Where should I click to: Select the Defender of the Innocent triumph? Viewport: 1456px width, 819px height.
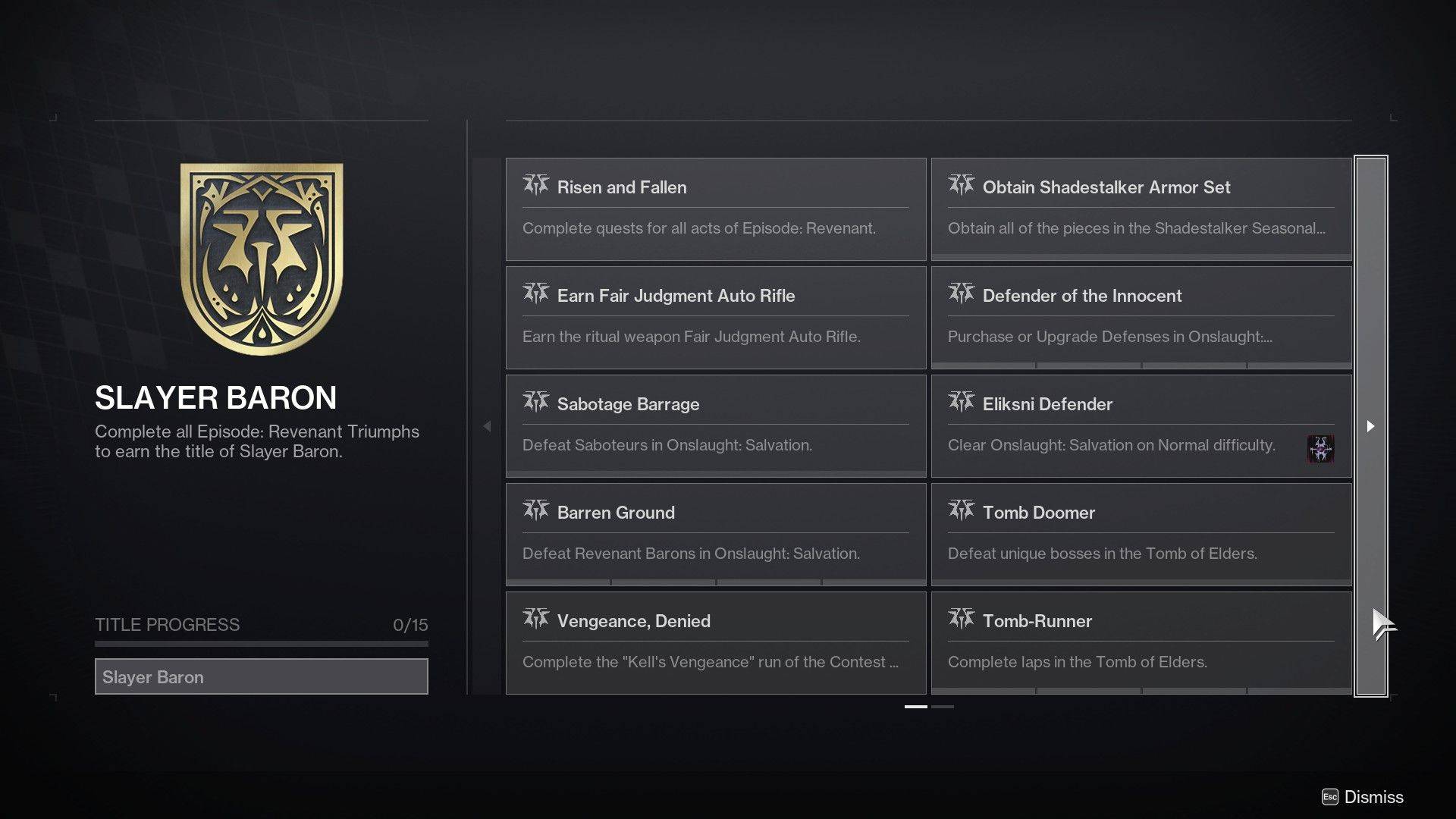click(x=1141, y=318)
